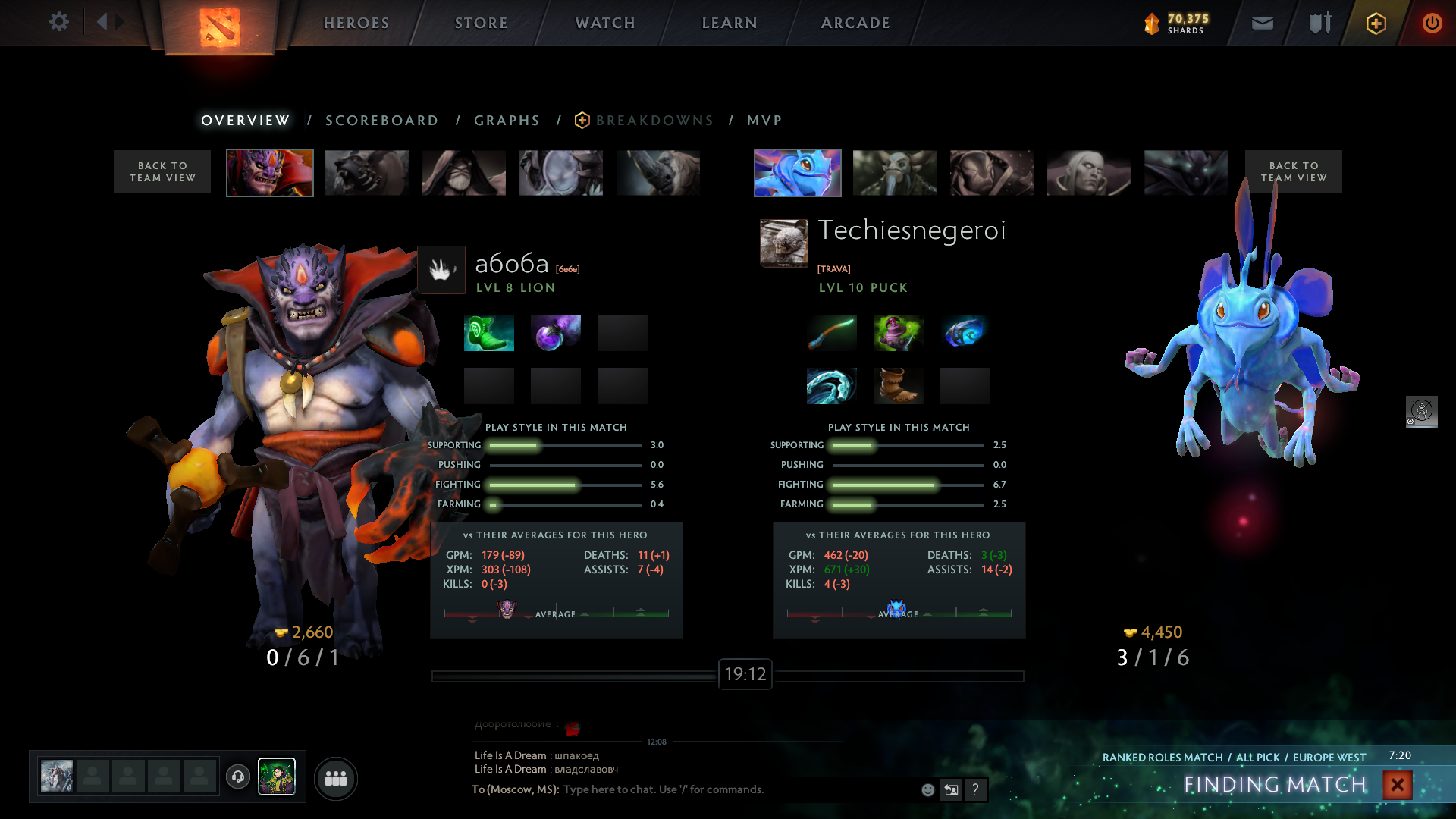Click the Dota 2 logo home button
The width and height of the screenshot is (1456, 819).
click(x=220, y=27)
